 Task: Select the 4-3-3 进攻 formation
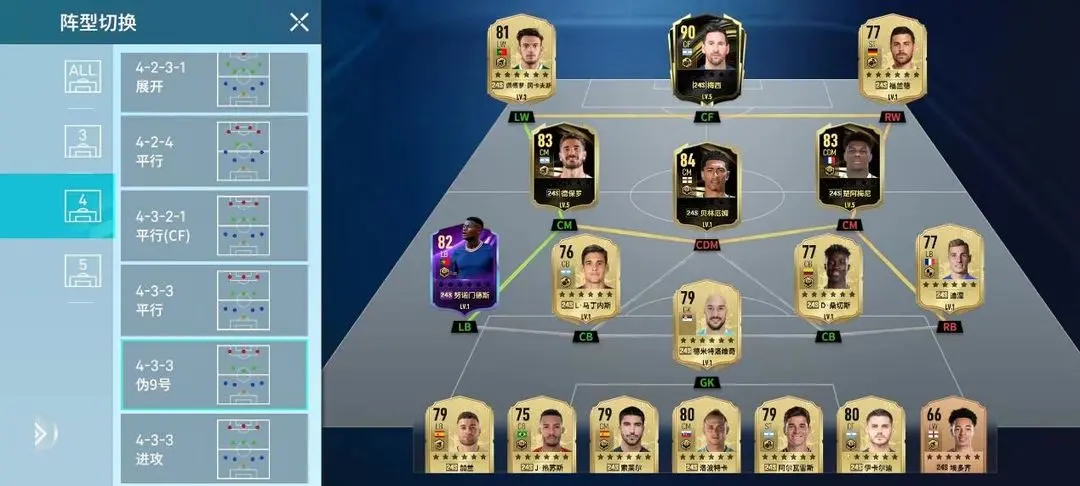pyautogui.click(x=214, y=448)
